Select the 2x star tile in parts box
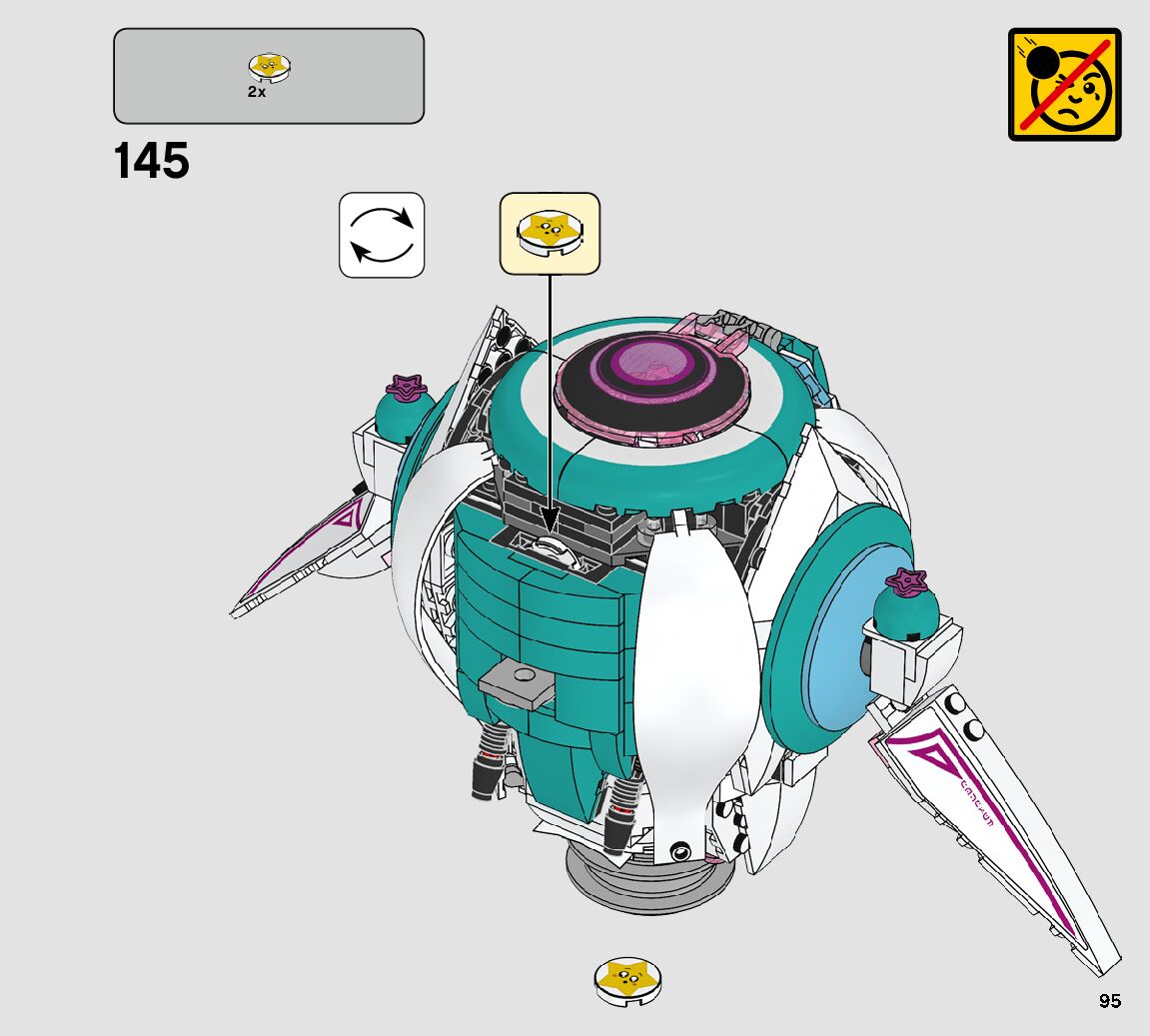Image resolution: width=1150 pixels, height=1036 pixels. 269,68
